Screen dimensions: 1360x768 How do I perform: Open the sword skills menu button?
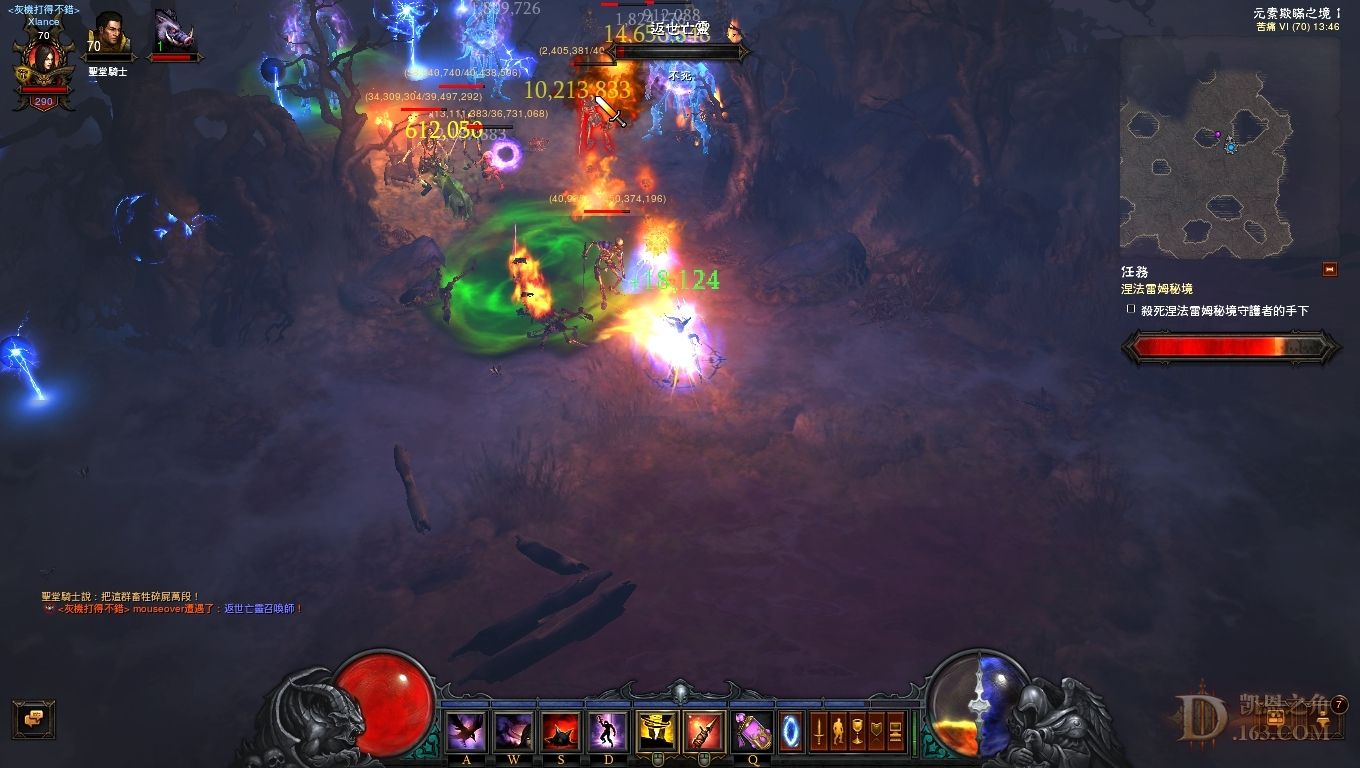pos(819,731)
